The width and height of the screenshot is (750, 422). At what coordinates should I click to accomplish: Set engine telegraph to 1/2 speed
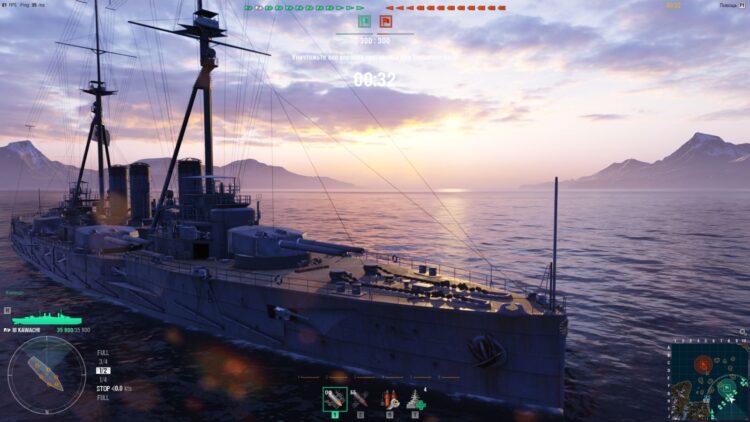(102, 370)
